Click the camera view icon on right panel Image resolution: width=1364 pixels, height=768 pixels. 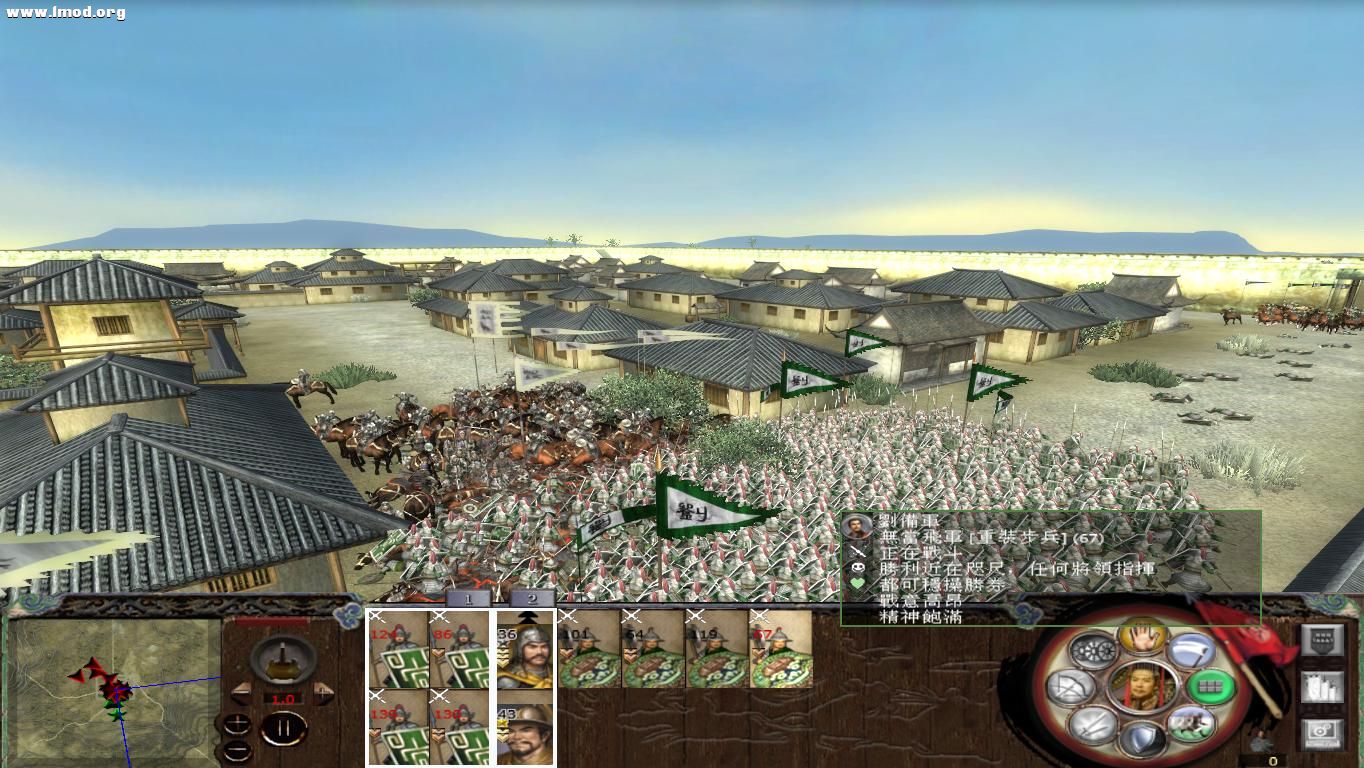1320,731
